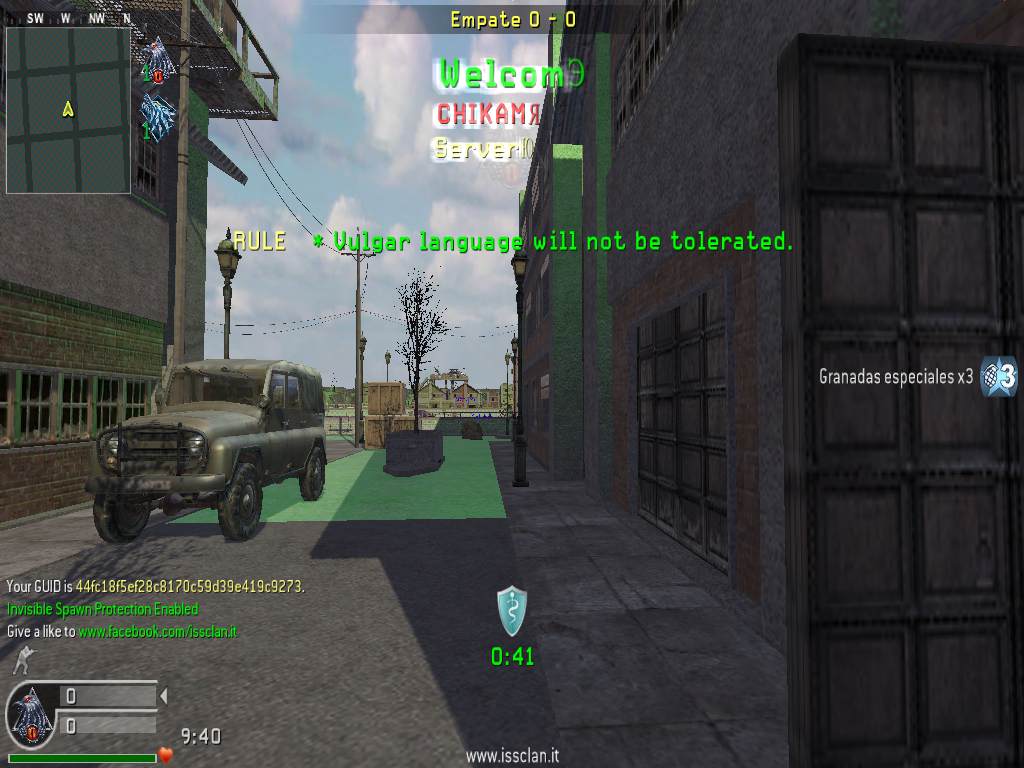Click the minimap in the corner
This screenshot has height=768, width=1024.
coord(68,110)
